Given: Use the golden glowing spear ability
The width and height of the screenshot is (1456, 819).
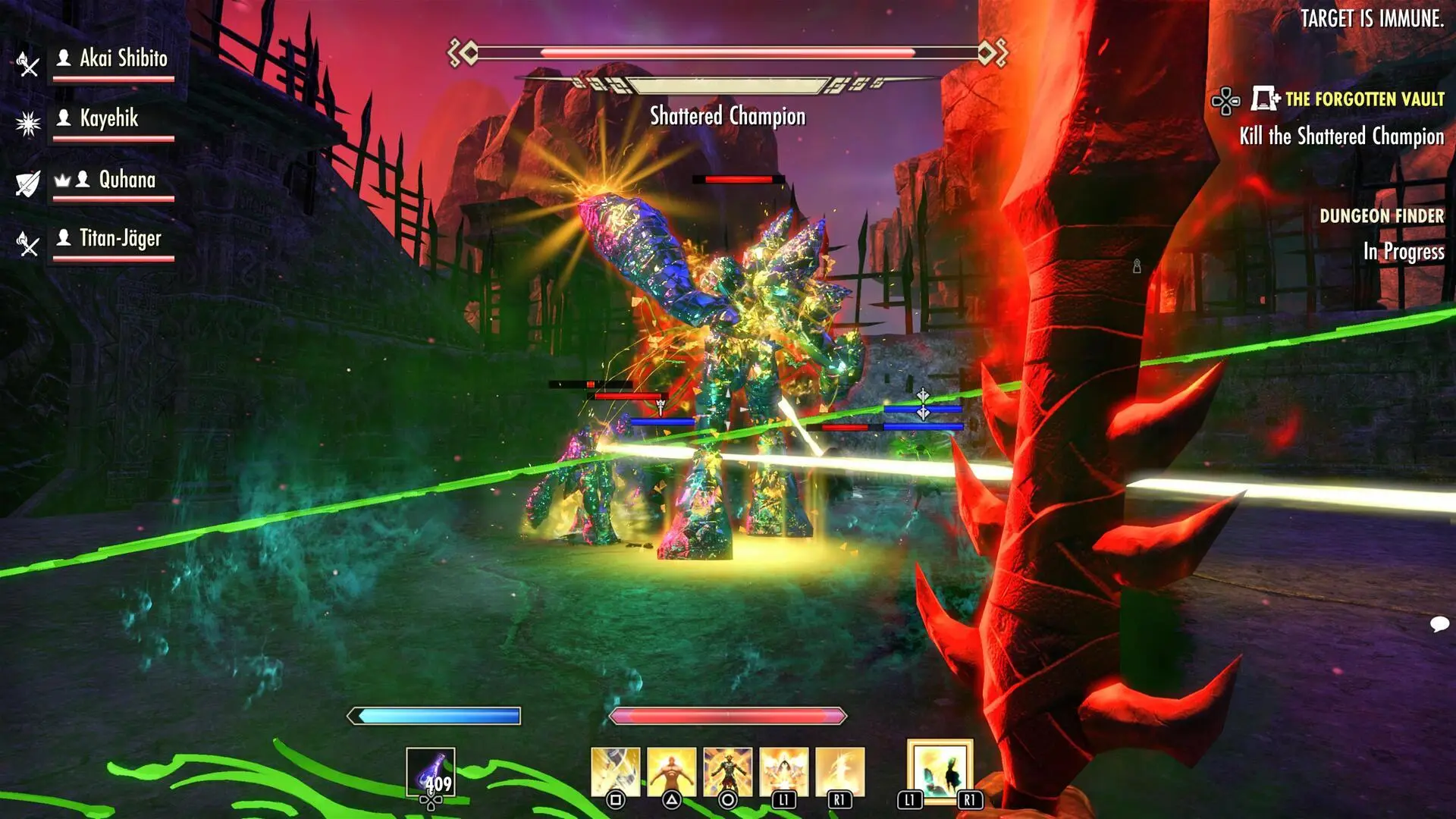Looking at the screenshot, I should click(839, 772).
